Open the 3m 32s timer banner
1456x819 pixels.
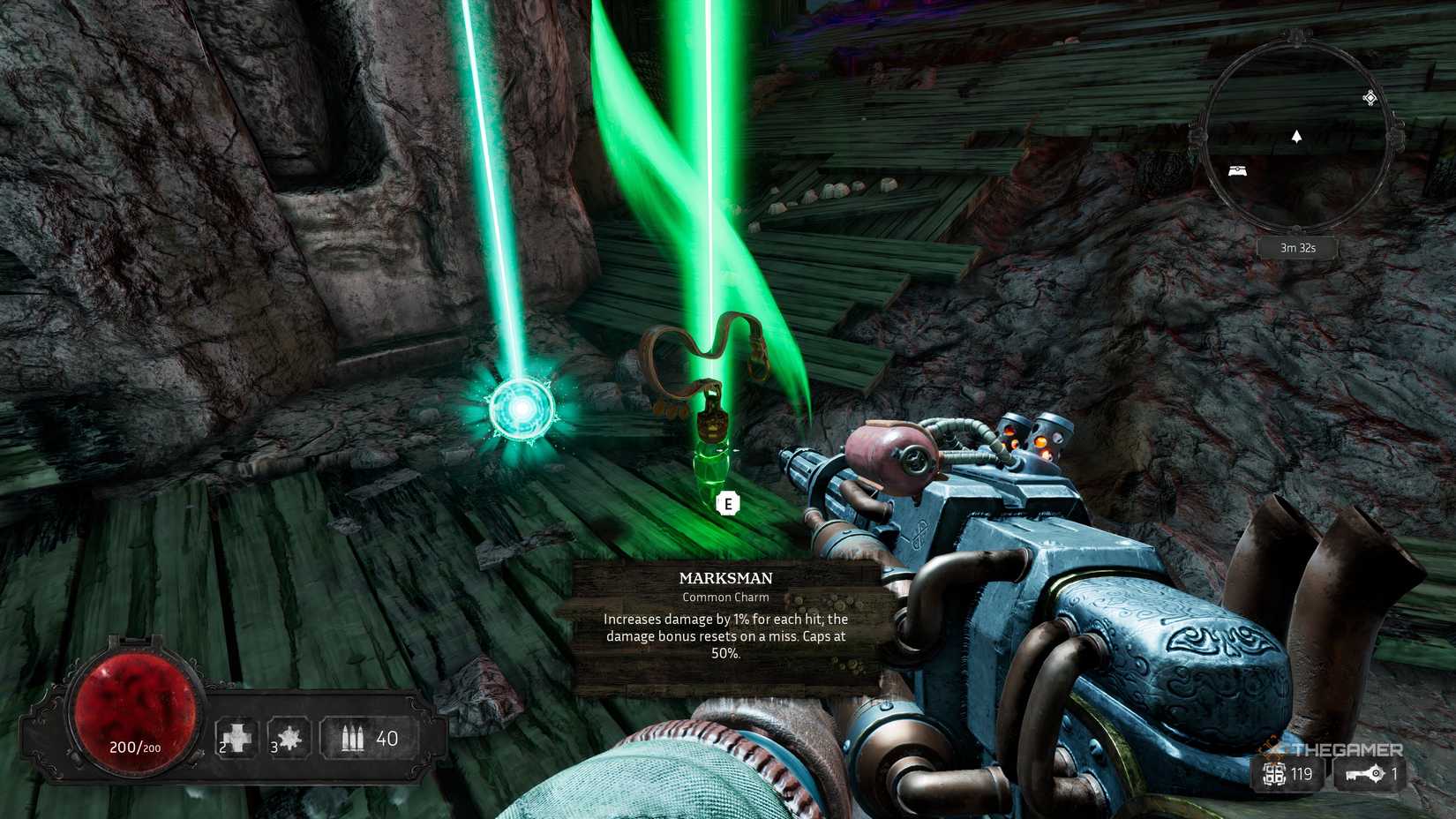pos(1296,248)
